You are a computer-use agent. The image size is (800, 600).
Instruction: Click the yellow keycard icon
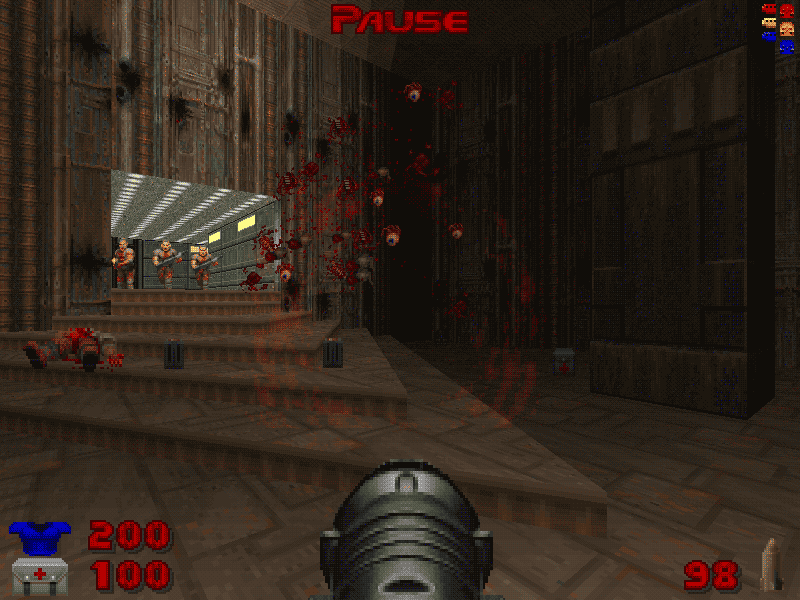coord(768,22)
